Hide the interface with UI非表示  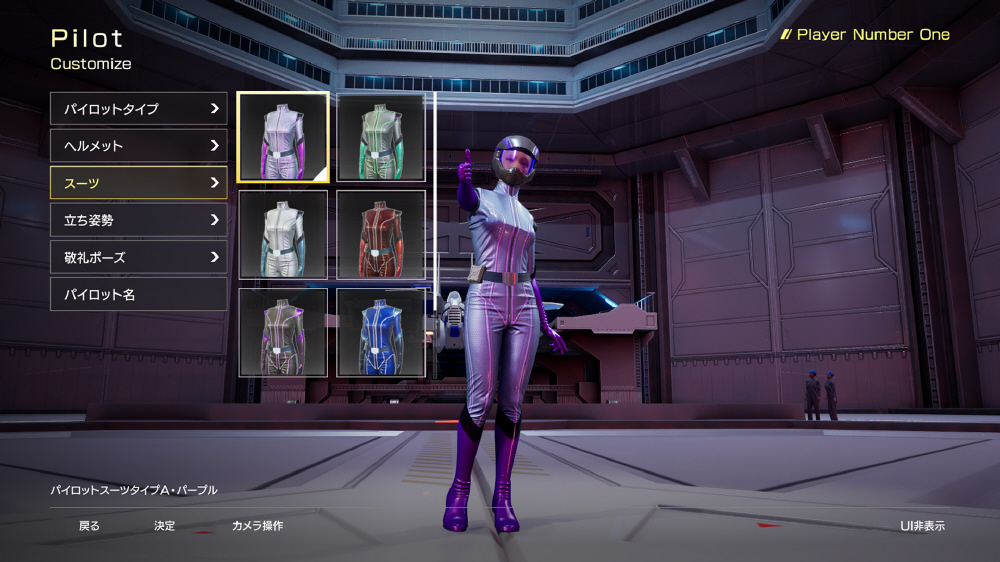click(922, 526)
